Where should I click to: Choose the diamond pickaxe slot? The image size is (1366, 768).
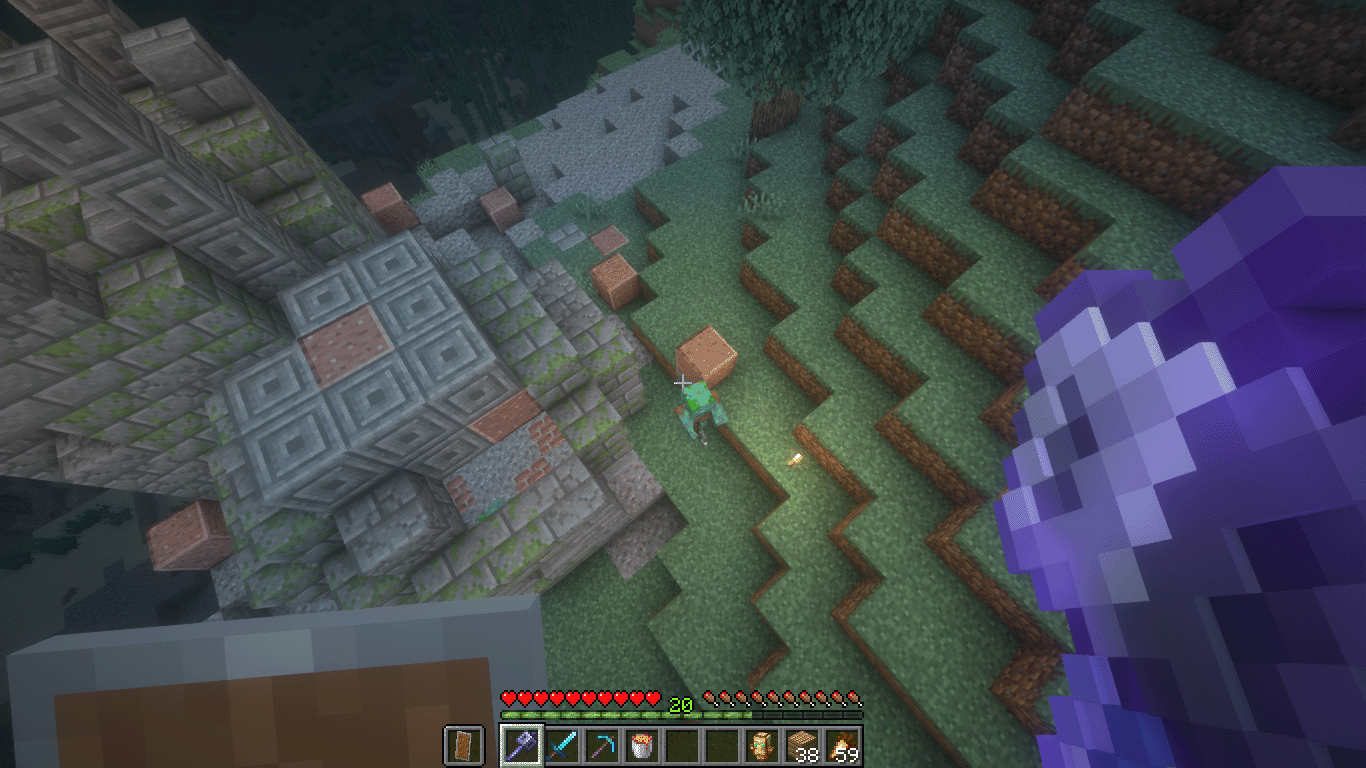click(602, 745)
